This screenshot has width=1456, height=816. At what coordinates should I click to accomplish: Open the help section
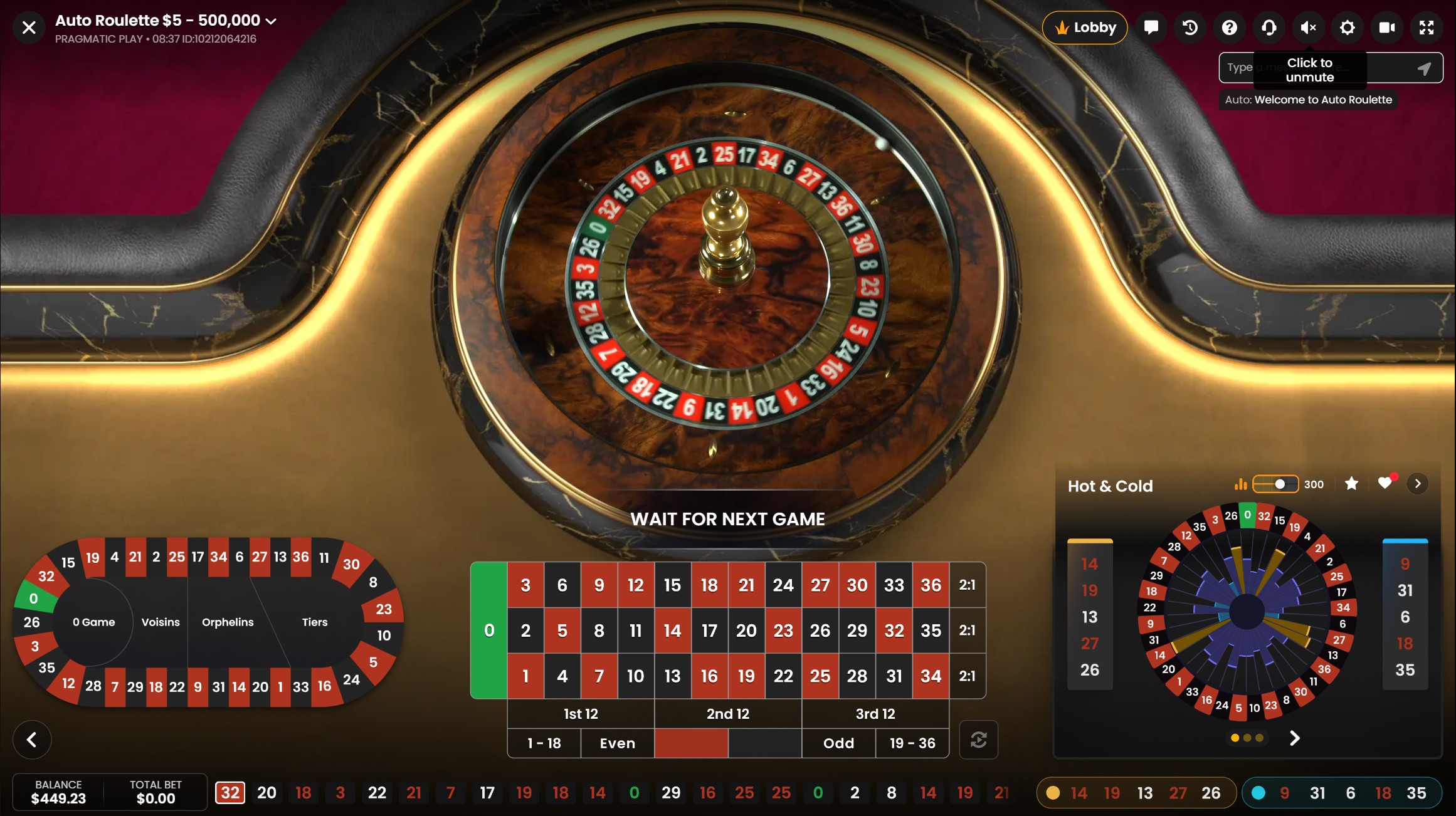point(1230,27)
